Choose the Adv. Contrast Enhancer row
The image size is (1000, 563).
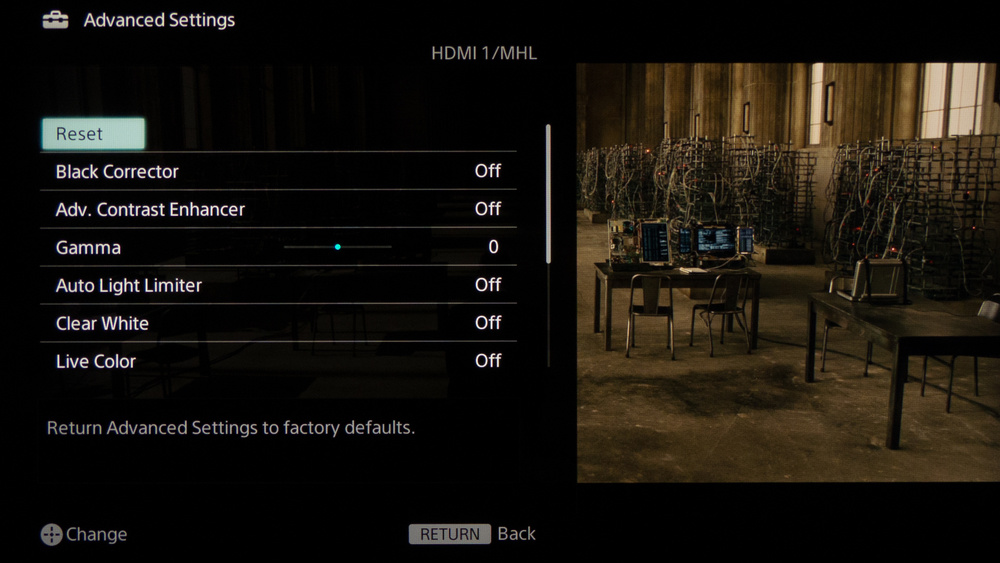coord(278,209)
